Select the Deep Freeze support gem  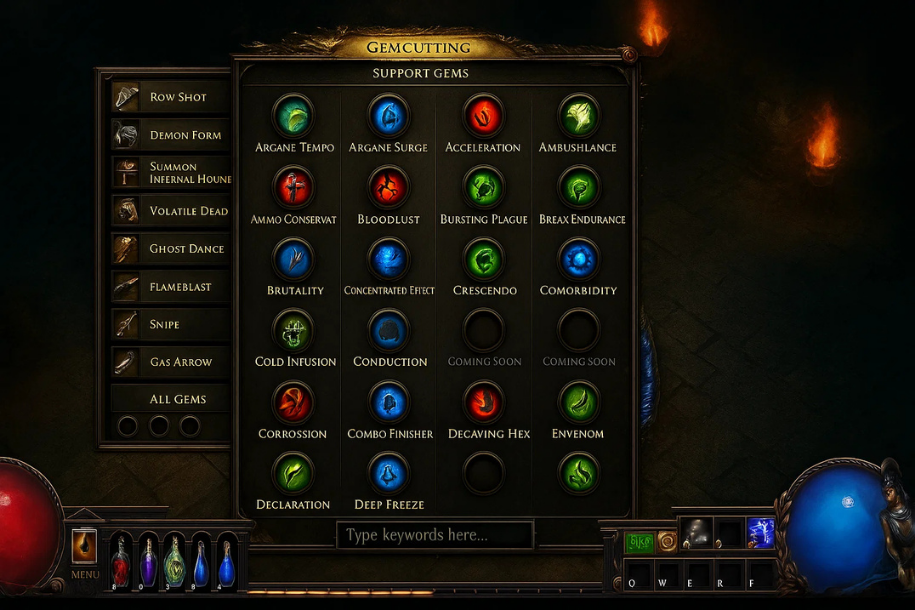point(388,473)
